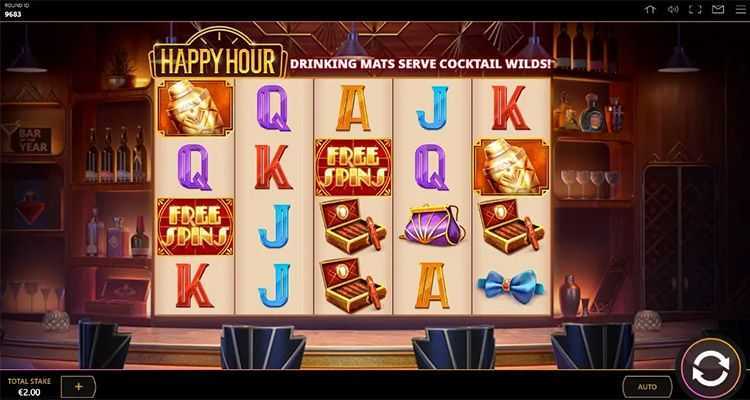Switch to fullscreen mode
The image size is (750, 400).
tap(695, 10)
